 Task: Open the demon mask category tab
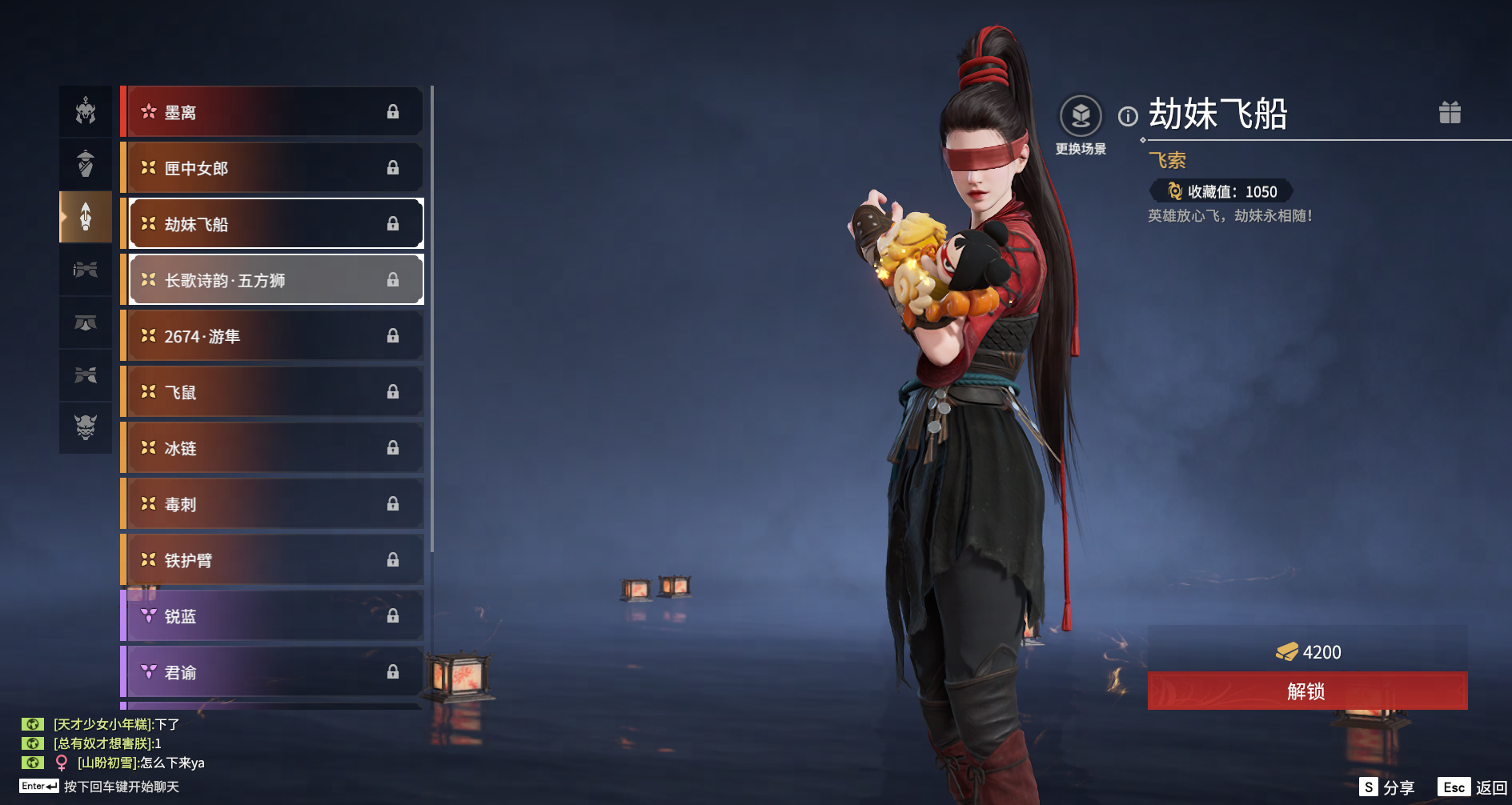pos(86,427)
